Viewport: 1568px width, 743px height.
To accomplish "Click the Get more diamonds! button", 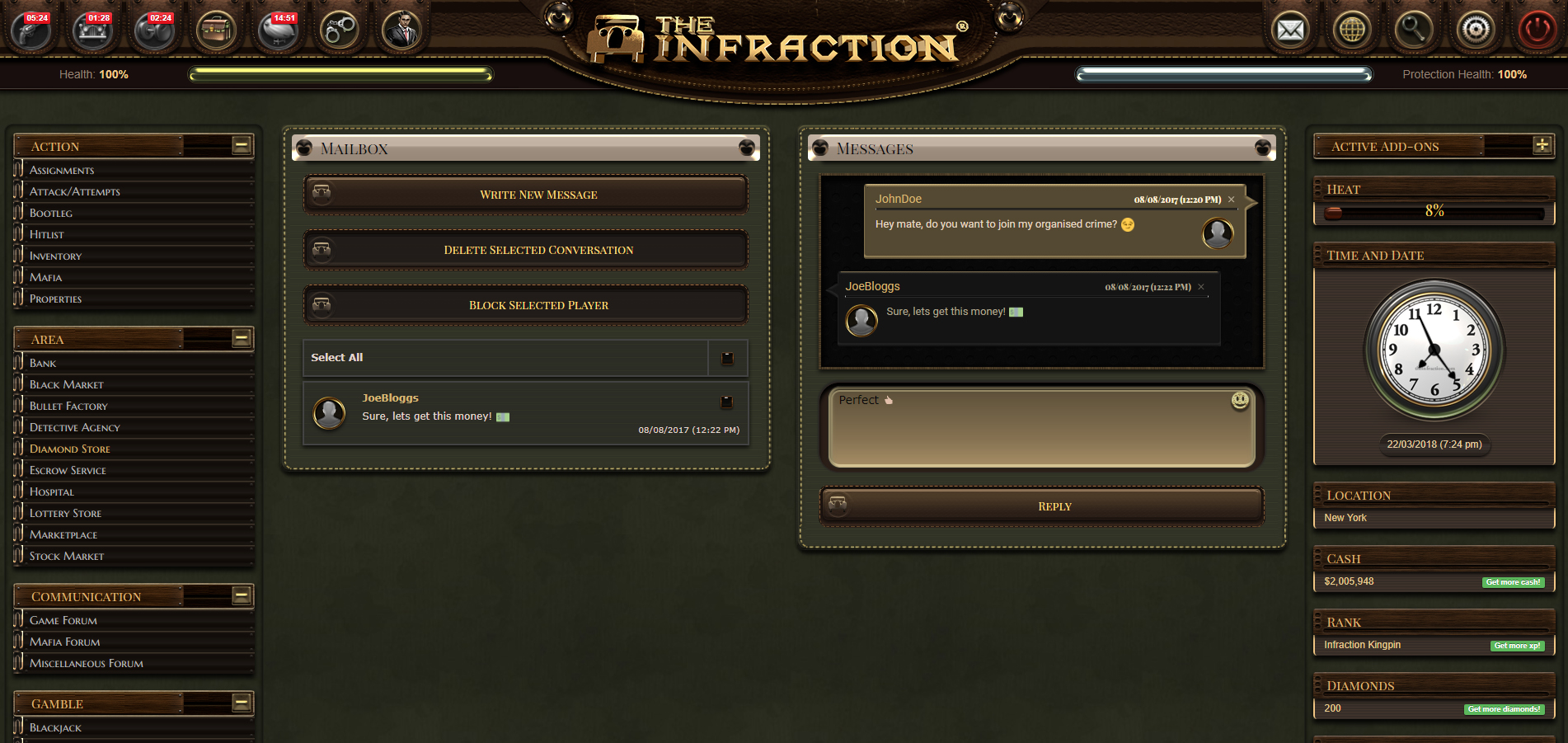I will [x=1504, y=709].
